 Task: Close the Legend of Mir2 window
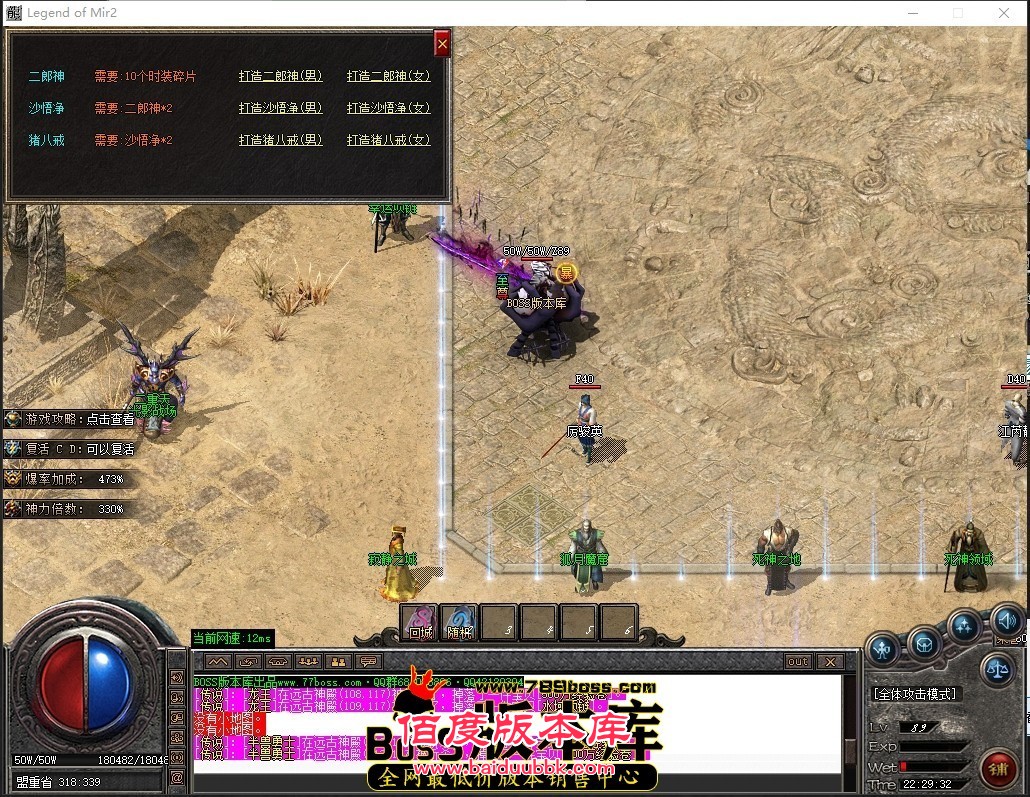pos(1004,13)
